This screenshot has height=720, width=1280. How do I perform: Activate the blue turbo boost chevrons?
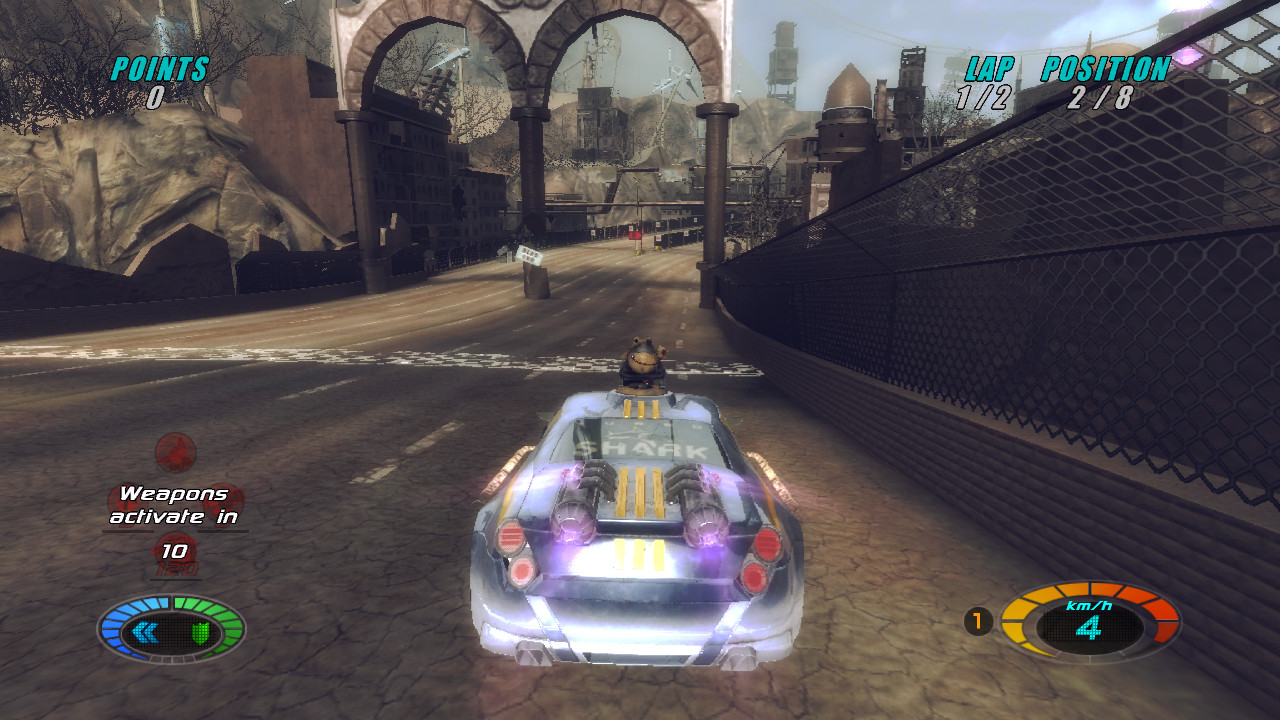coord(145,631)
